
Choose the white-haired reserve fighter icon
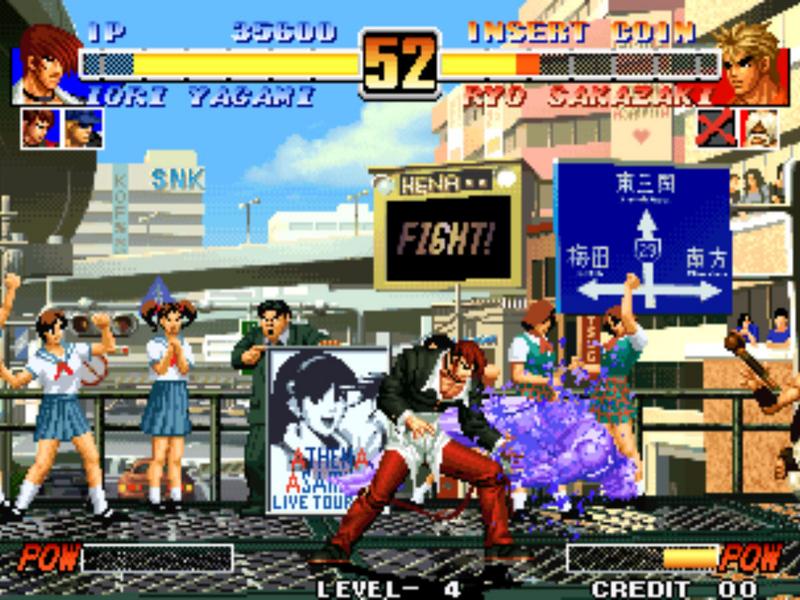pos(760,128)
